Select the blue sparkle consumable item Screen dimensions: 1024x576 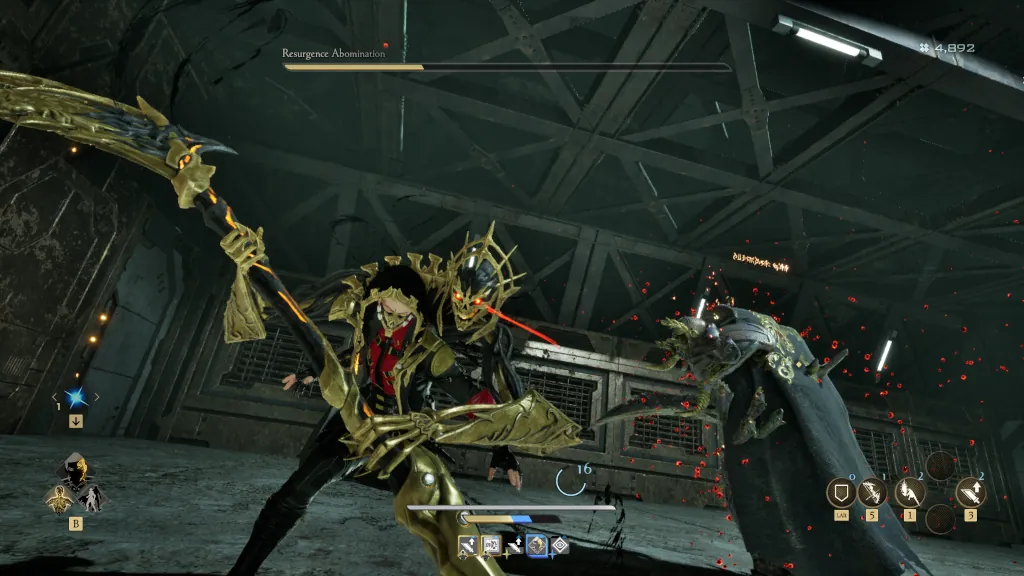pyautogui.click(x=75, y=397)
